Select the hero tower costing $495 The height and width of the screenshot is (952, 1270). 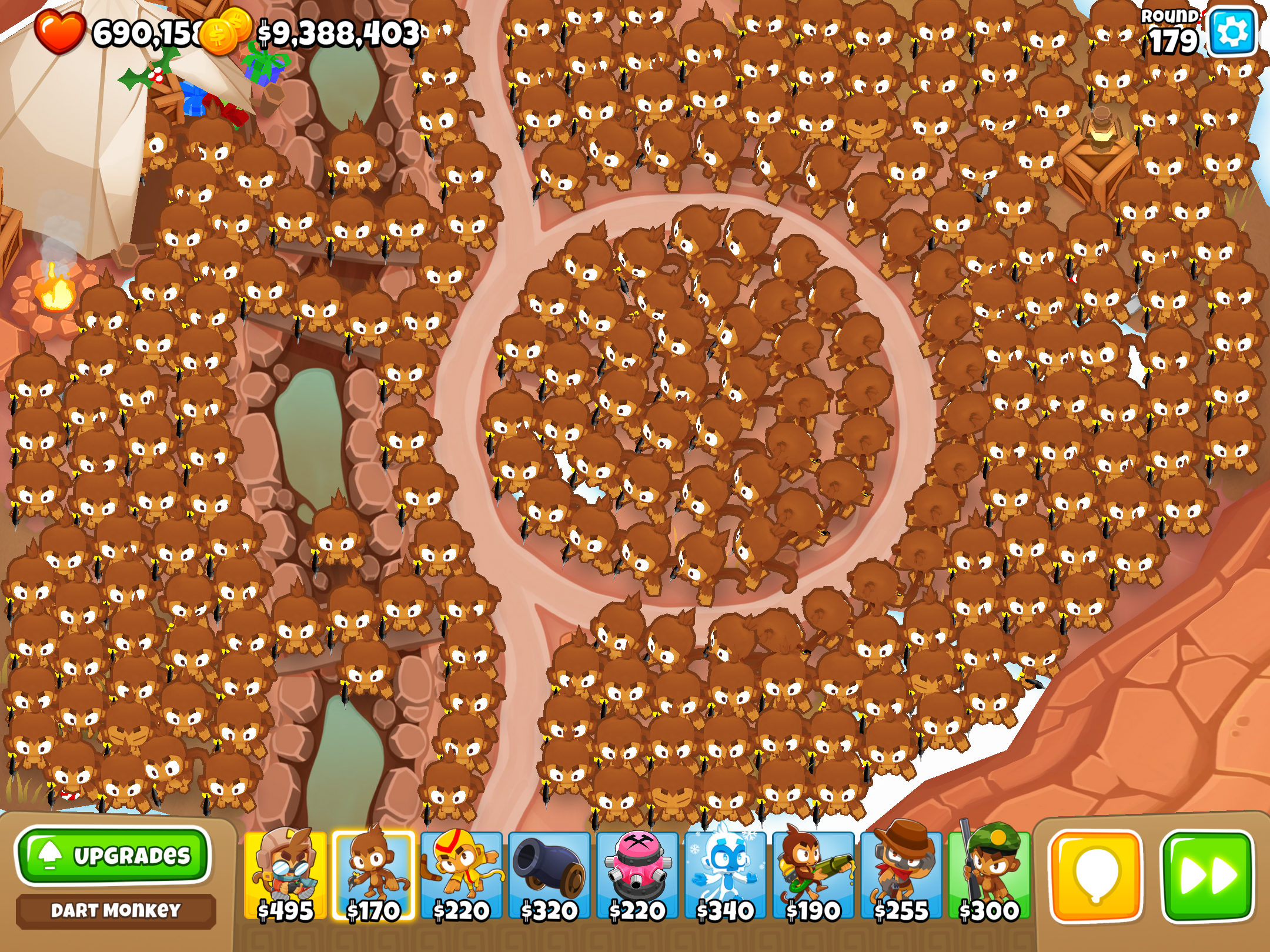click(x=285, y=875)
